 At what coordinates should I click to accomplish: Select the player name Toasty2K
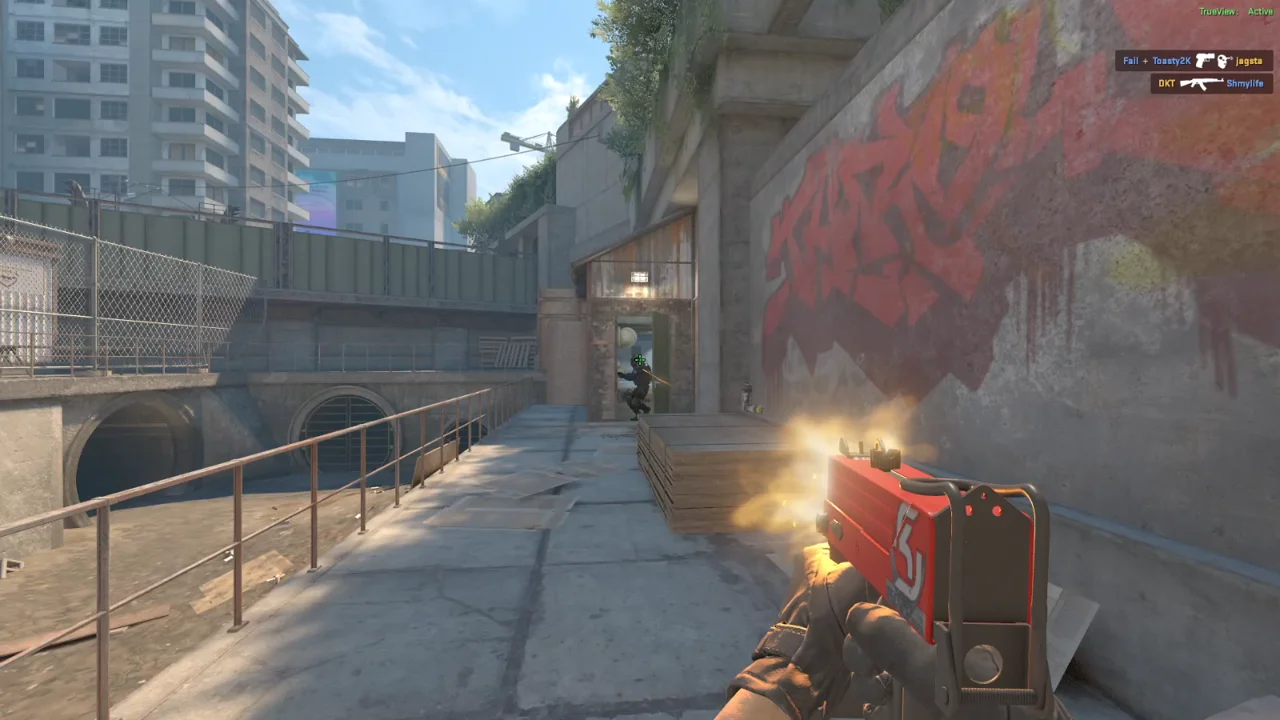tap(1171, 61)
